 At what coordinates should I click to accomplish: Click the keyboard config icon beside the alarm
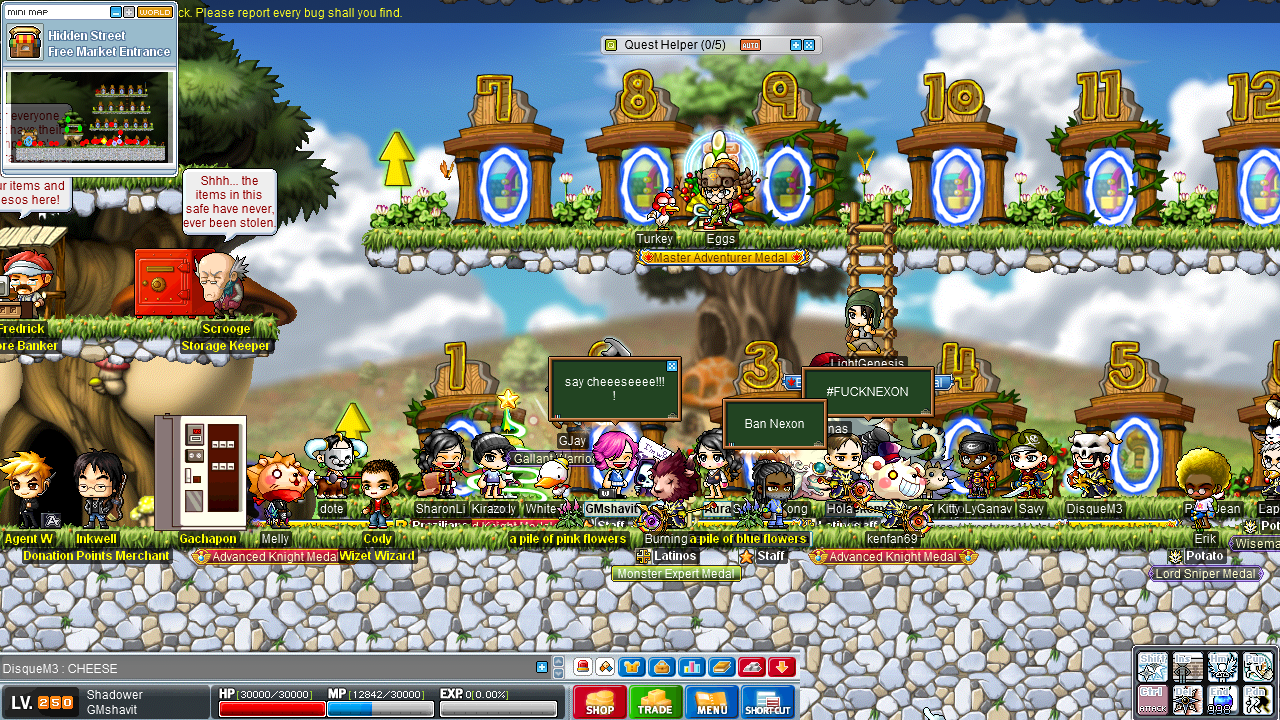pos(605,666)
